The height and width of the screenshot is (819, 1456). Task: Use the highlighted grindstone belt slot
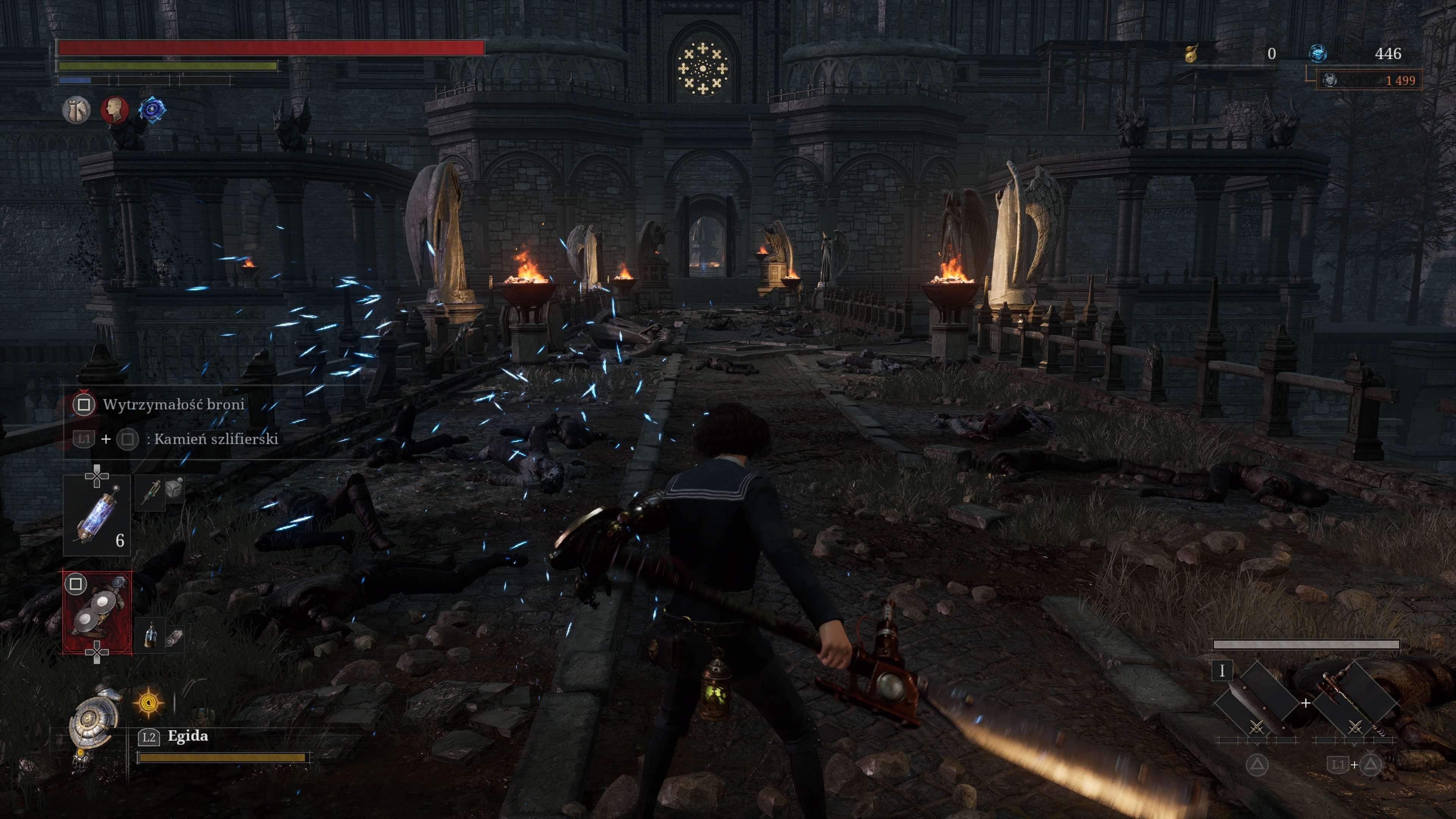click(97, 613)
